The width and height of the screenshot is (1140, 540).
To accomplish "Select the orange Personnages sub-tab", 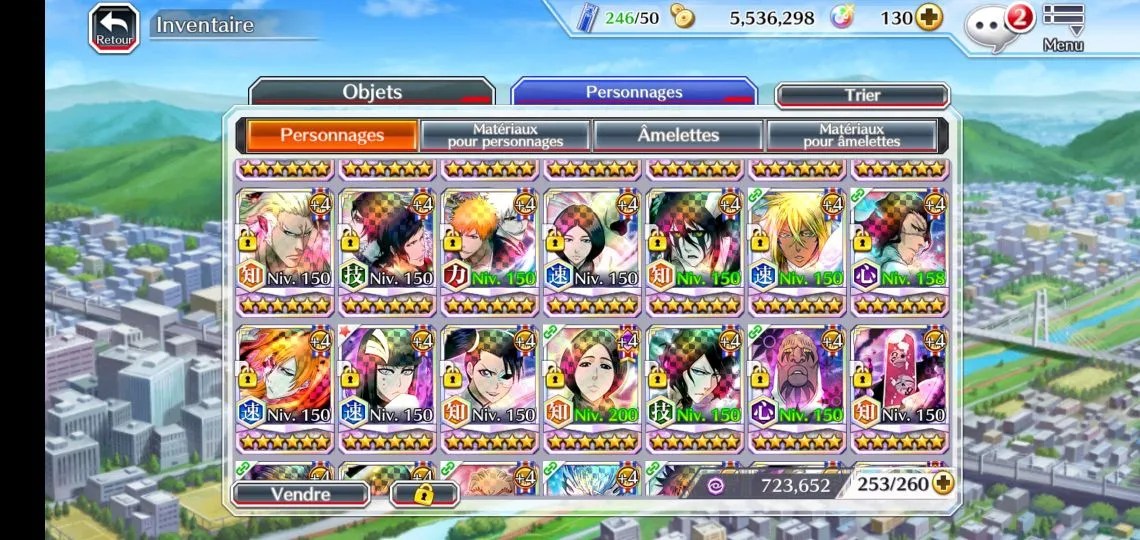I will tap(331, 135).
